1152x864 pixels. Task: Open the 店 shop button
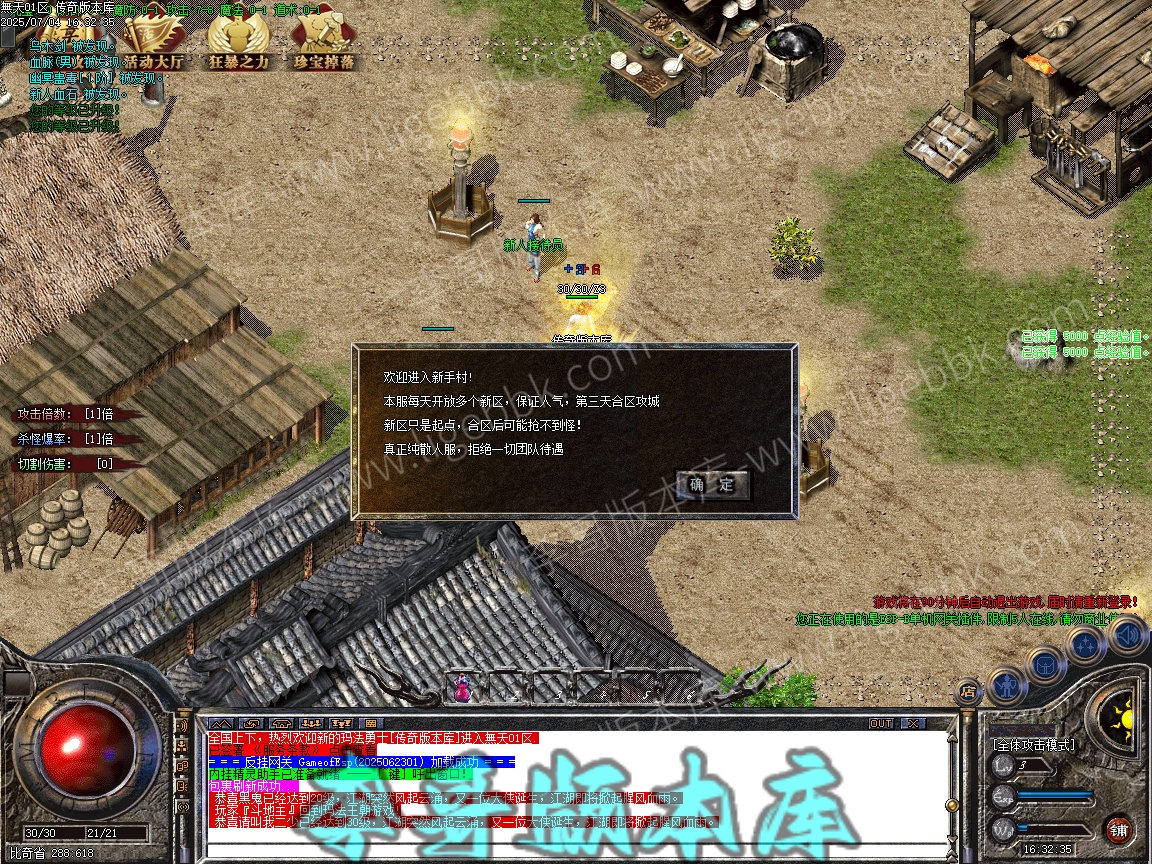967,690
